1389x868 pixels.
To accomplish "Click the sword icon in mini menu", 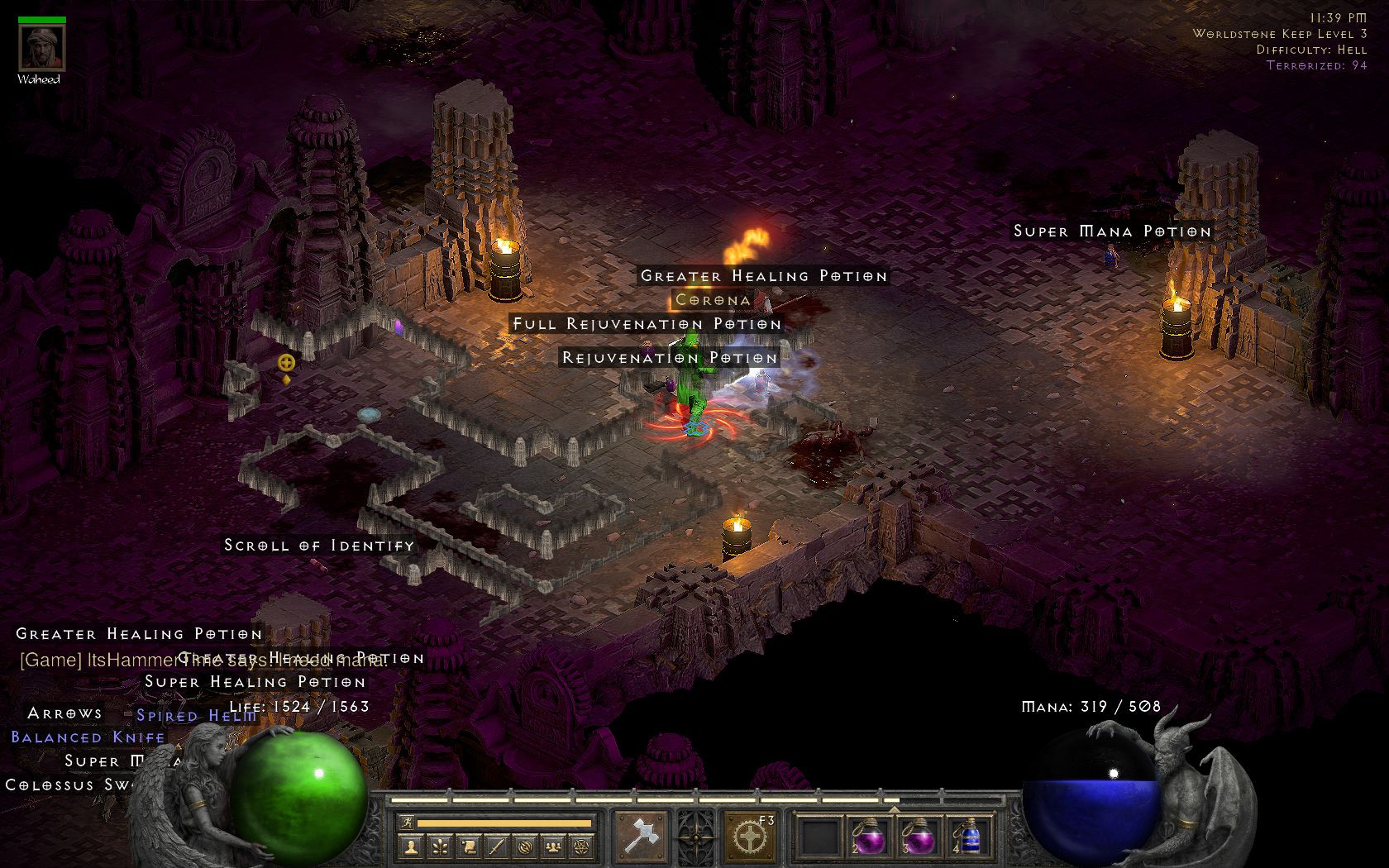I will 495,847.
